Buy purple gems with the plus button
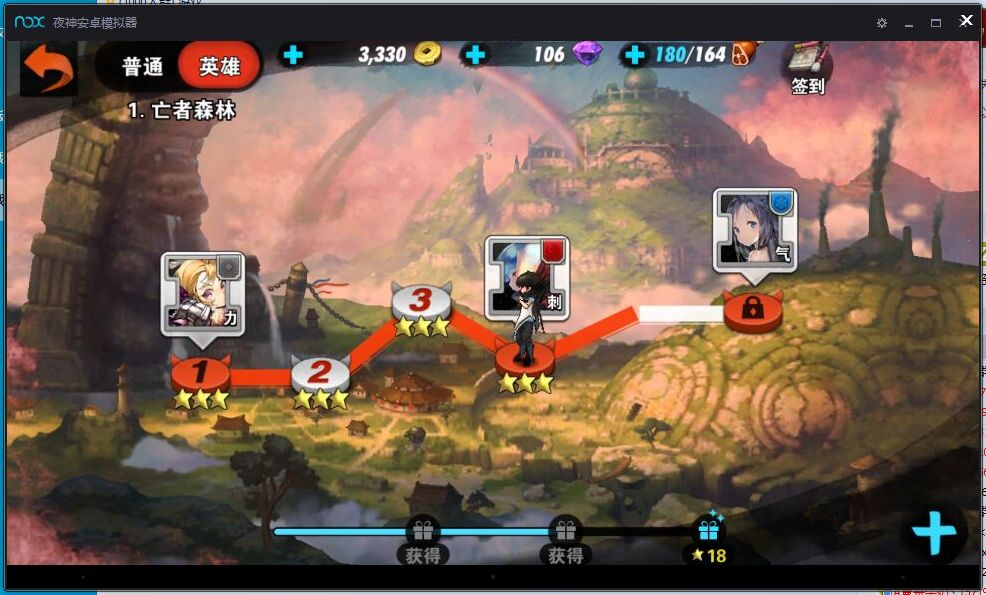 point(476,55)
